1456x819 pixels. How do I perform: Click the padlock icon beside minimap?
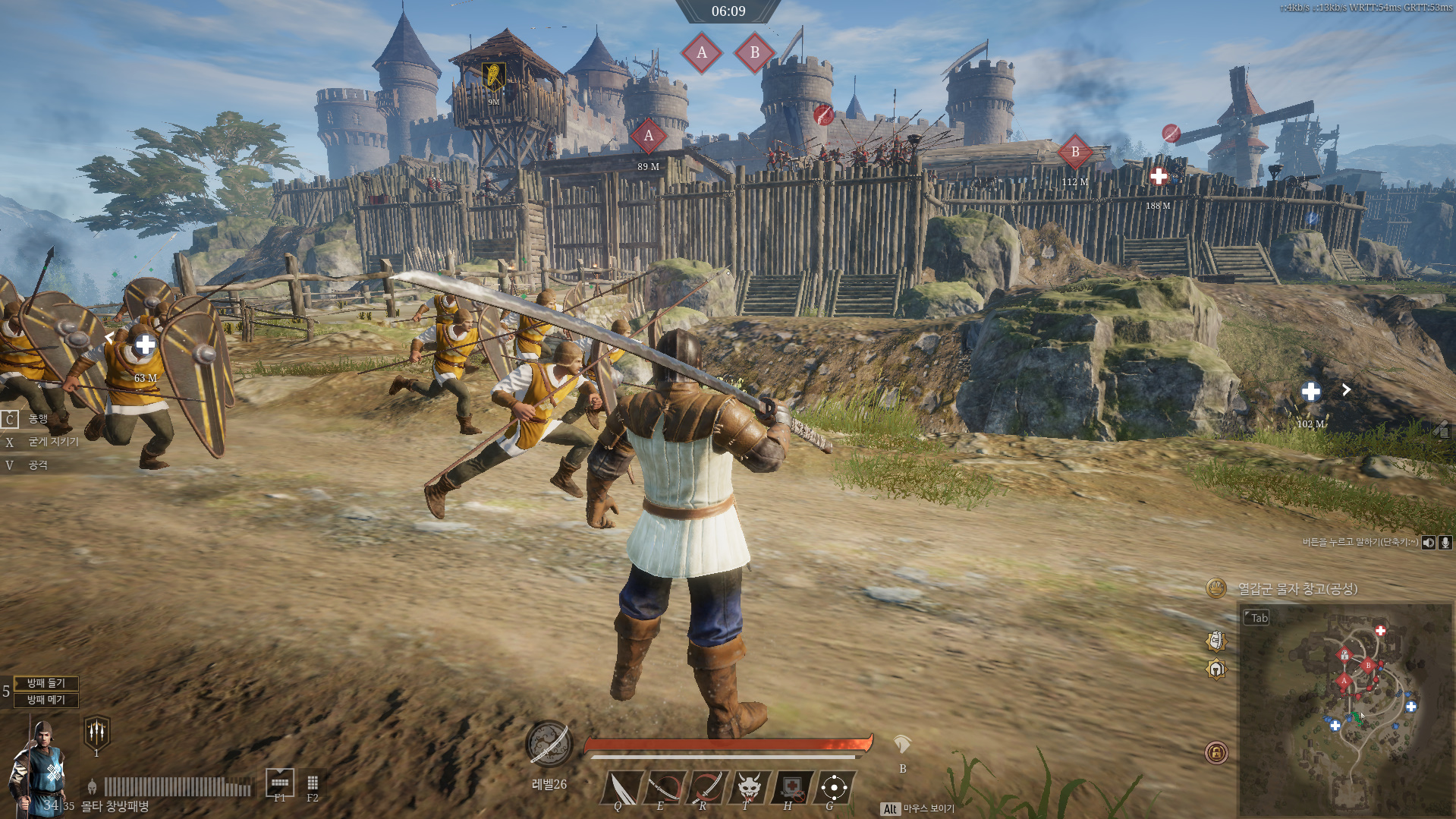coord(1216,752)
